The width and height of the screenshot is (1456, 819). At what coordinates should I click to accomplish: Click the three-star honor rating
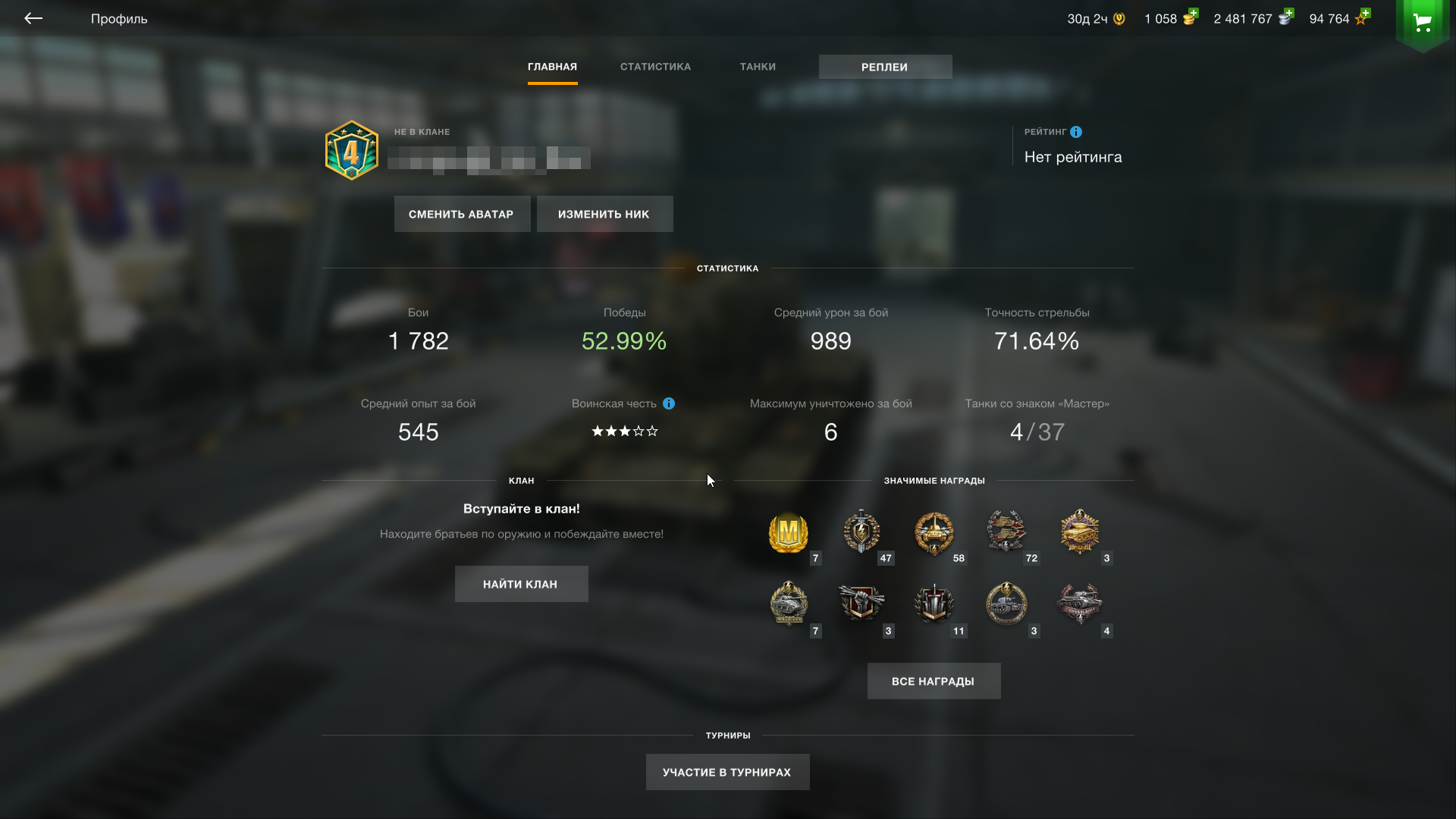pyautogui.click(x=623, y=431)
